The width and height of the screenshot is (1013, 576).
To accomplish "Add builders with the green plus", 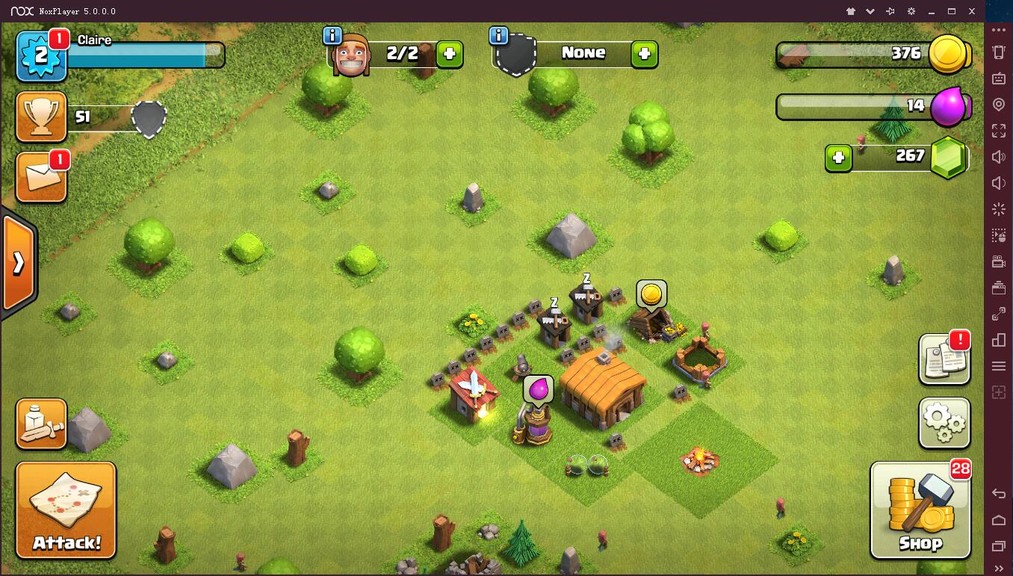I will pyautogui.click(x=449, y=54).
